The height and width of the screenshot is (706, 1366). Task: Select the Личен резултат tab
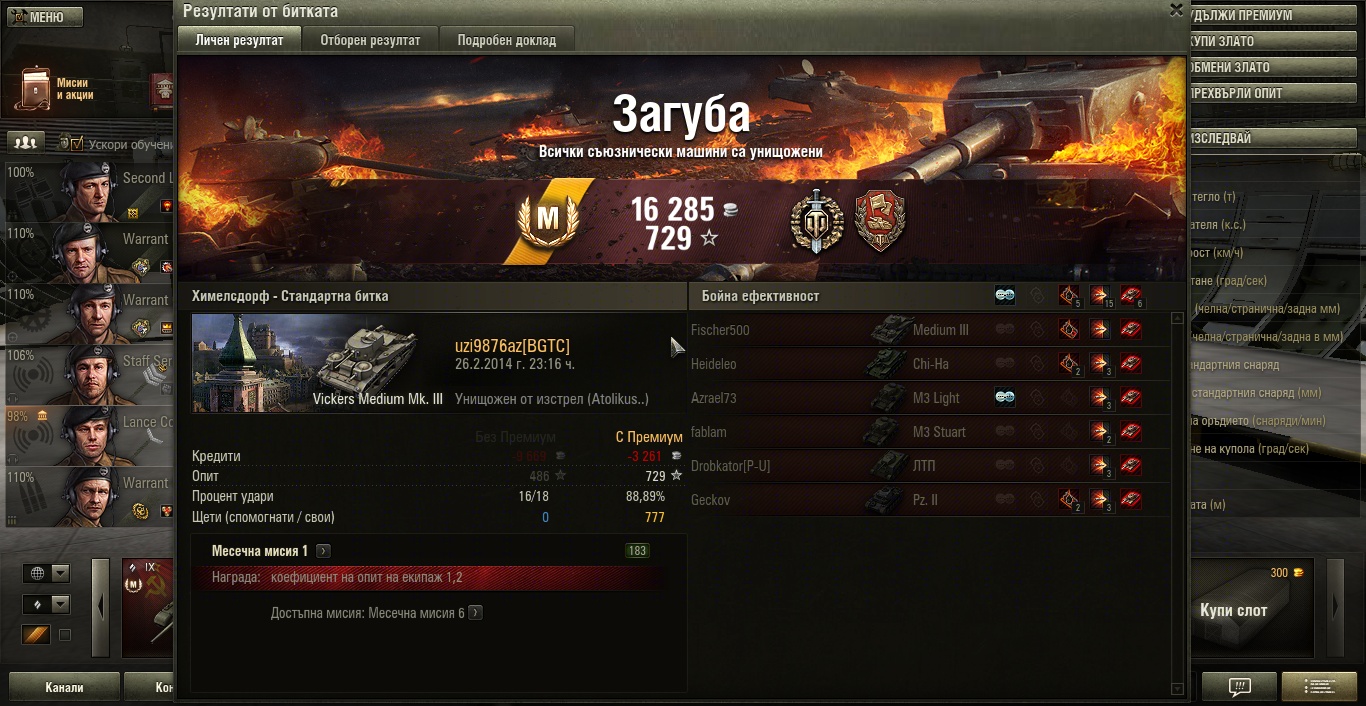coord(239,40)
